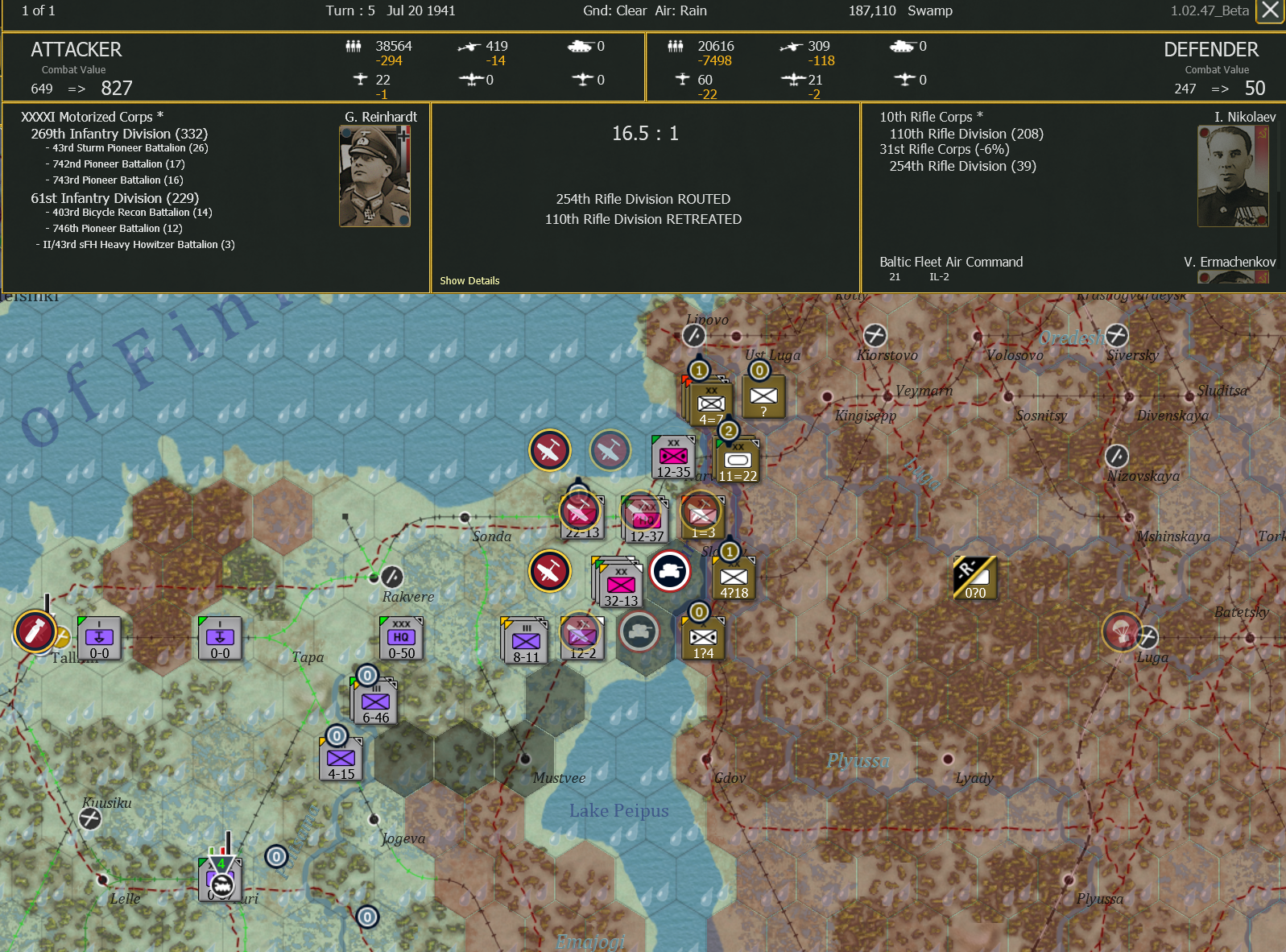Click the airfield icon near Rakvere
Screen dimensions: 1286x952
391,577
